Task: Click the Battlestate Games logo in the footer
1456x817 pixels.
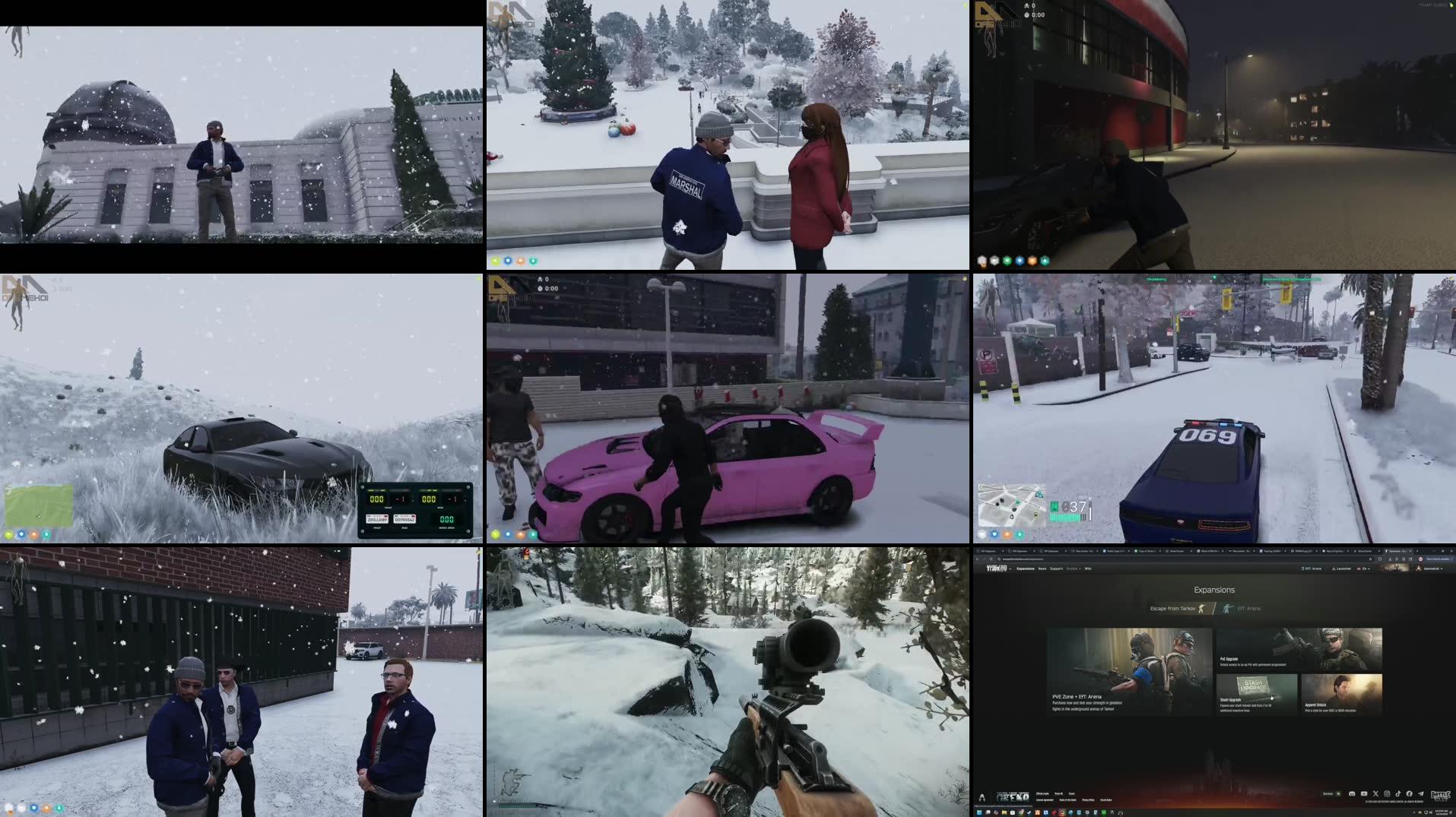Action: 1442,796
